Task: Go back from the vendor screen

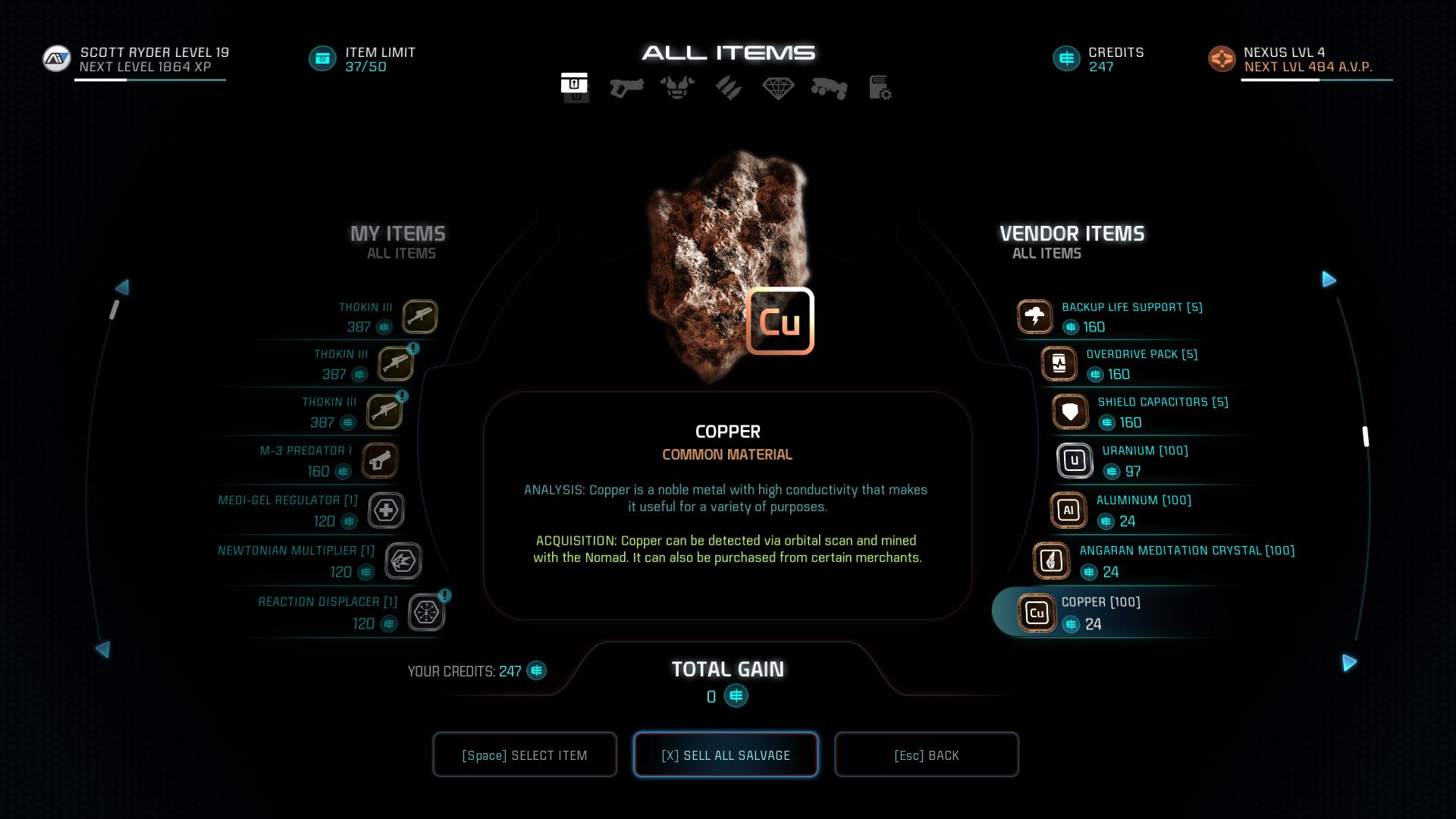Action: [926, 755]
